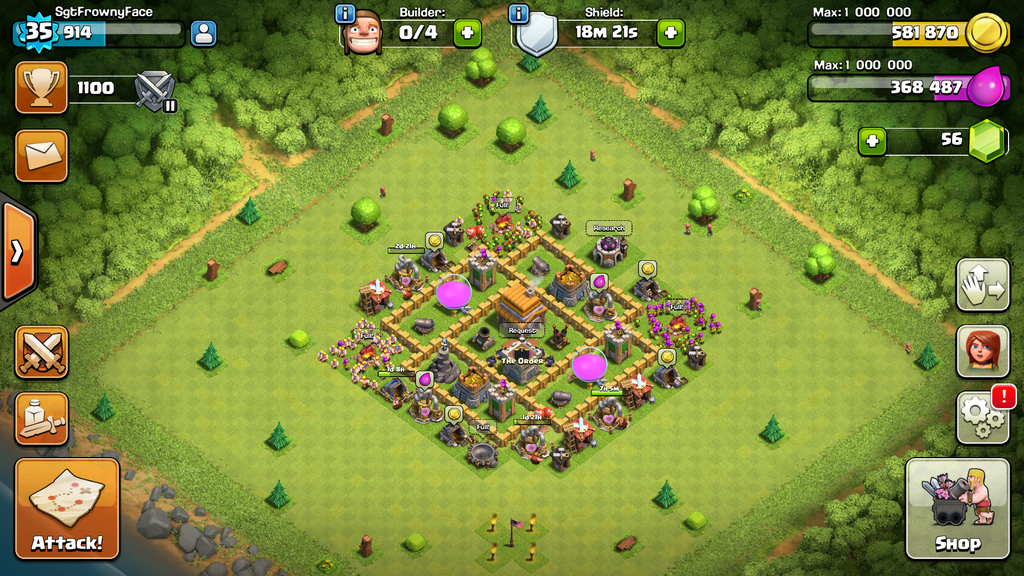
Task: Select the red-haired villager button
Action: pyautogui.click(x=982, y=351)
